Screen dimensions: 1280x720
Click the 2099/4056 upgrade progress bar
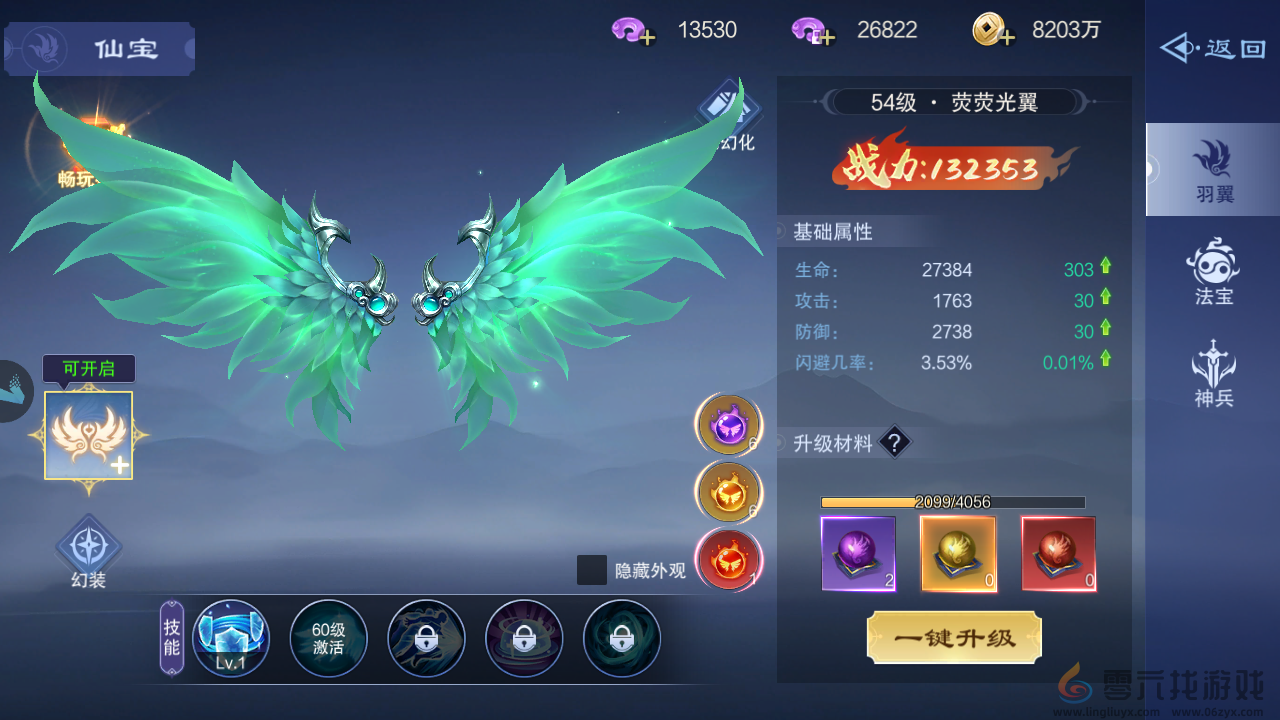(x=950, y=501)
